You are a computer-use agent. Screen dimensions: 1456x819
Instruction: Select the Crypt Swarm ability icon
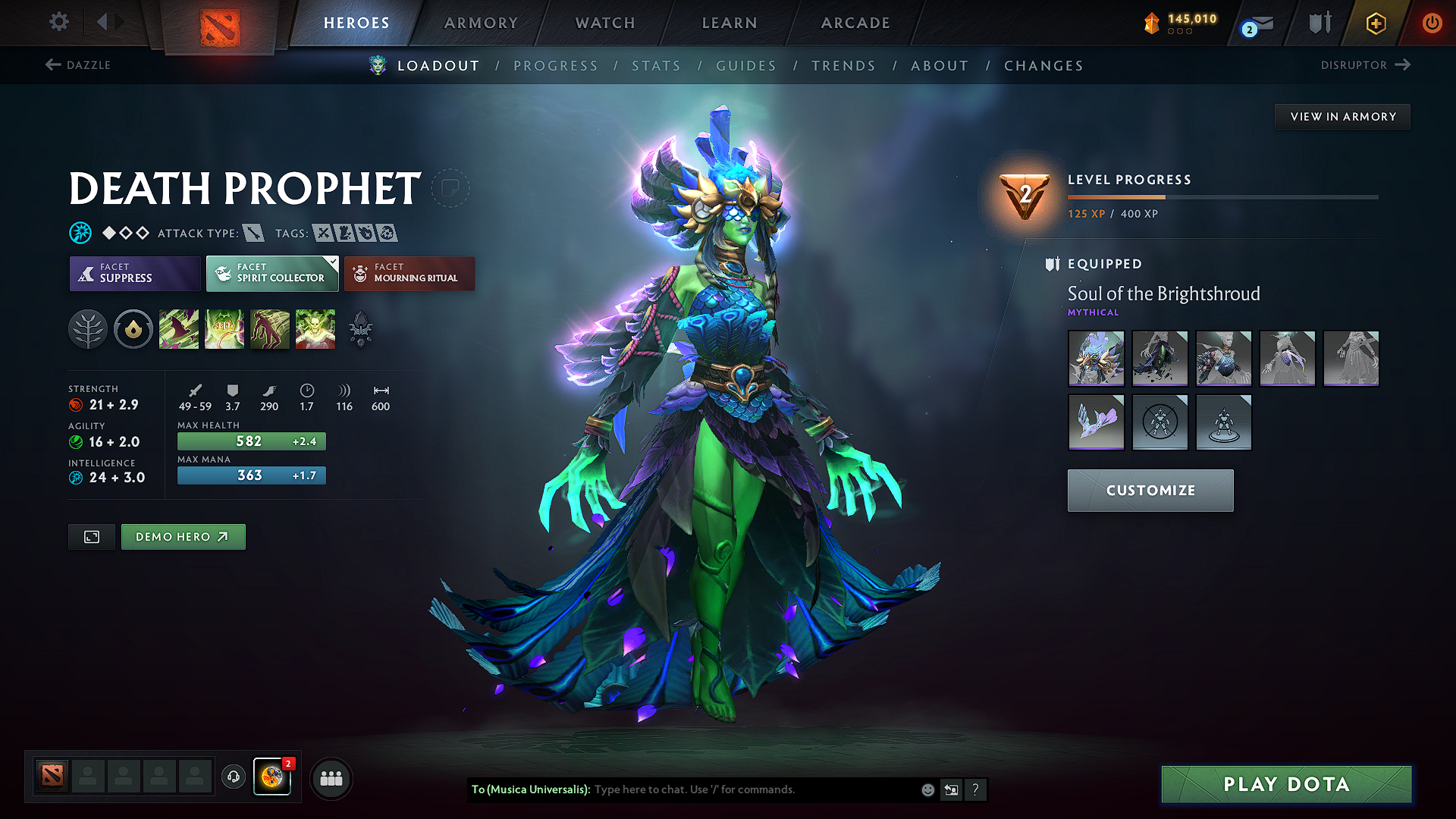pos(179,328)
